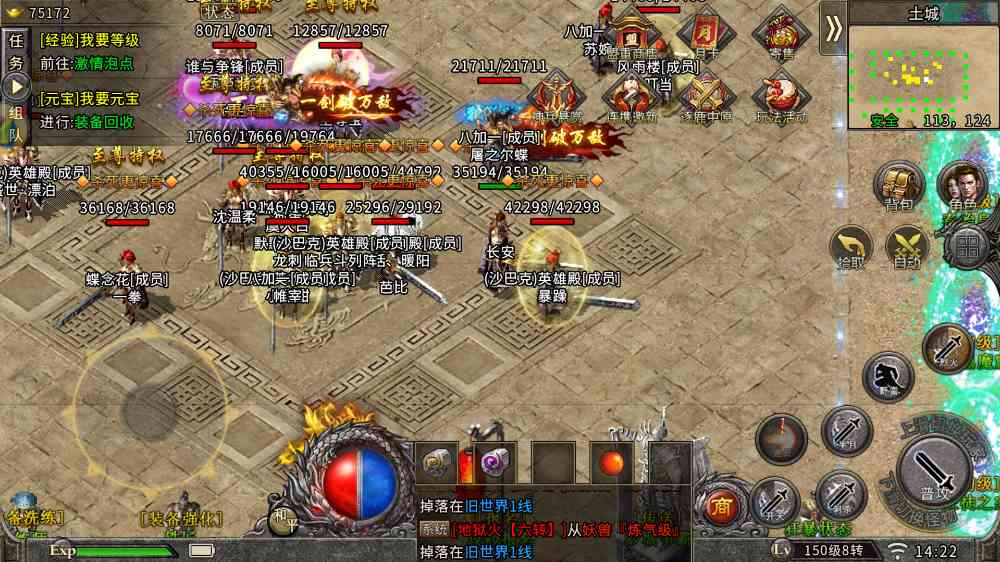Image resolution: width=1000 pixels, height=562 pixels.
Task: Open the 装备强化 equipment enhancement shortcut
Action: (180, 518)
